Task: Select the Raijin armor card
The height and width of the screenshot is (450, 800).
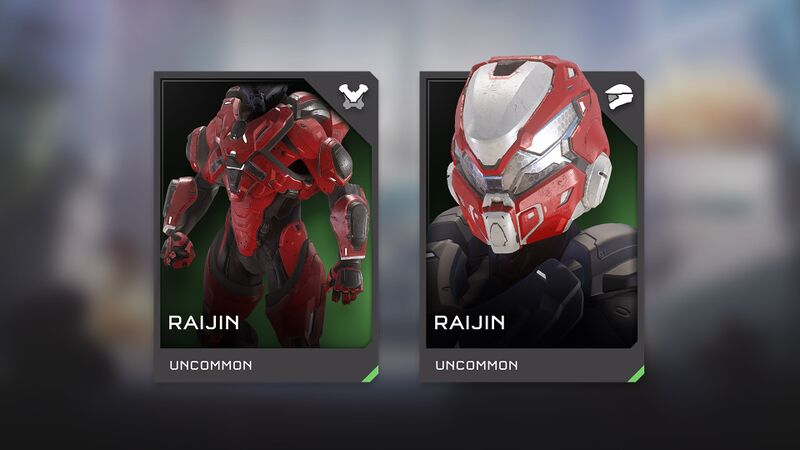Action: 266,226
